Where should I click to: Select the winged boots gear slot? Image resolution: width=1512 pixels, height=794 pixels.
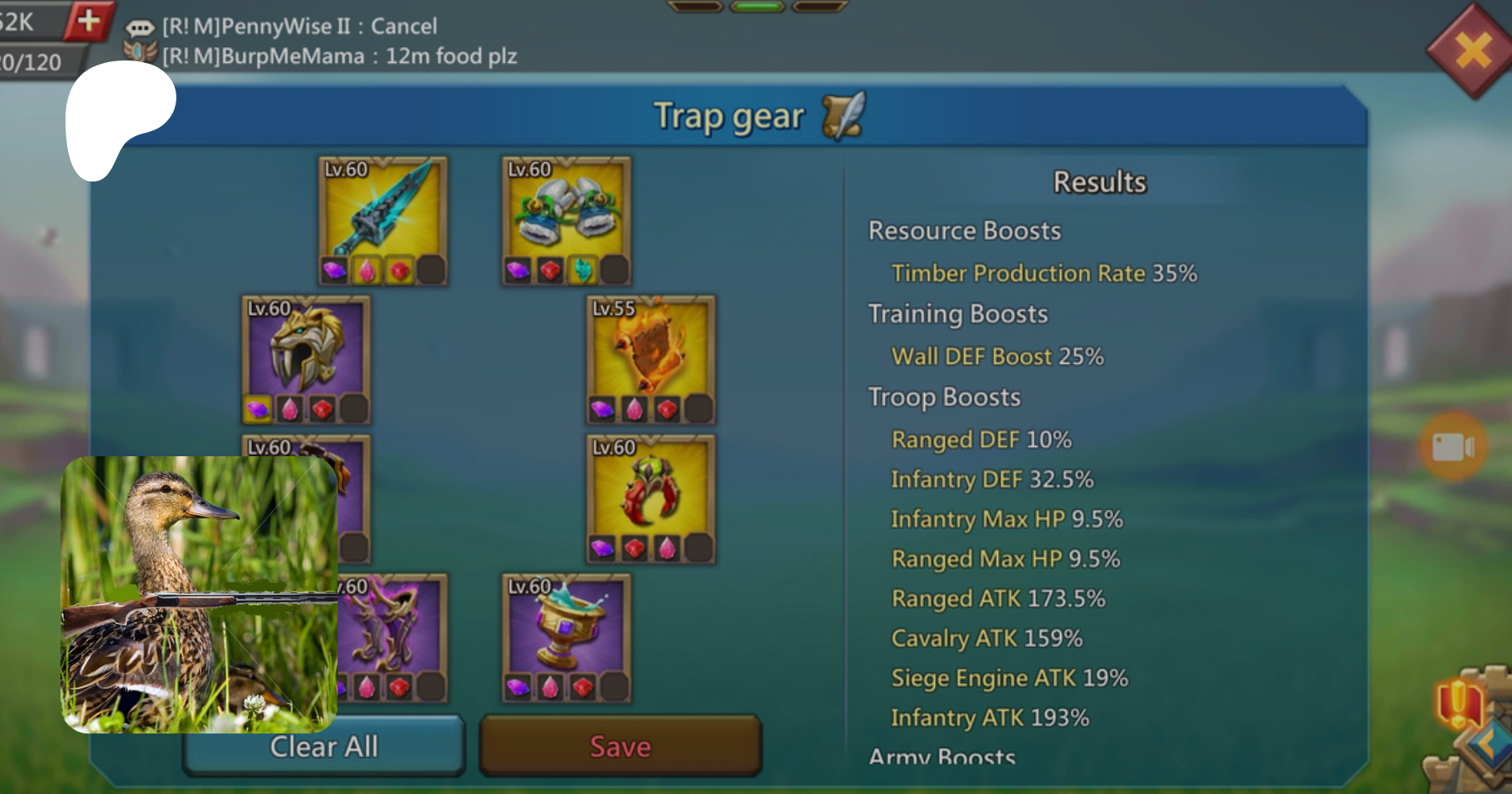[x=566, y=210]
